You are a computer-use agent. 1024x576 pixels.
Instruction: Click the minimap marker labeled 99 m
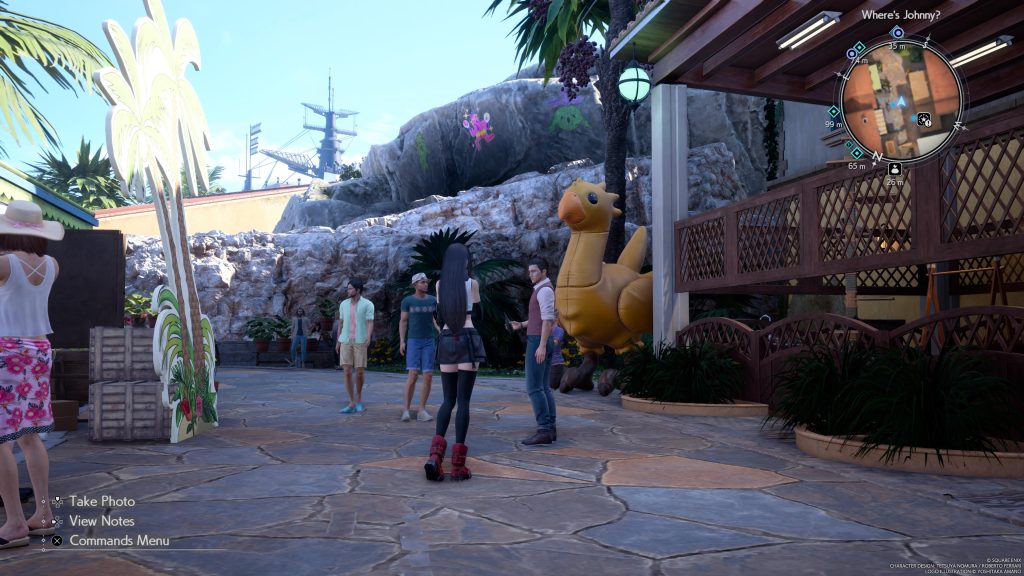834,112
